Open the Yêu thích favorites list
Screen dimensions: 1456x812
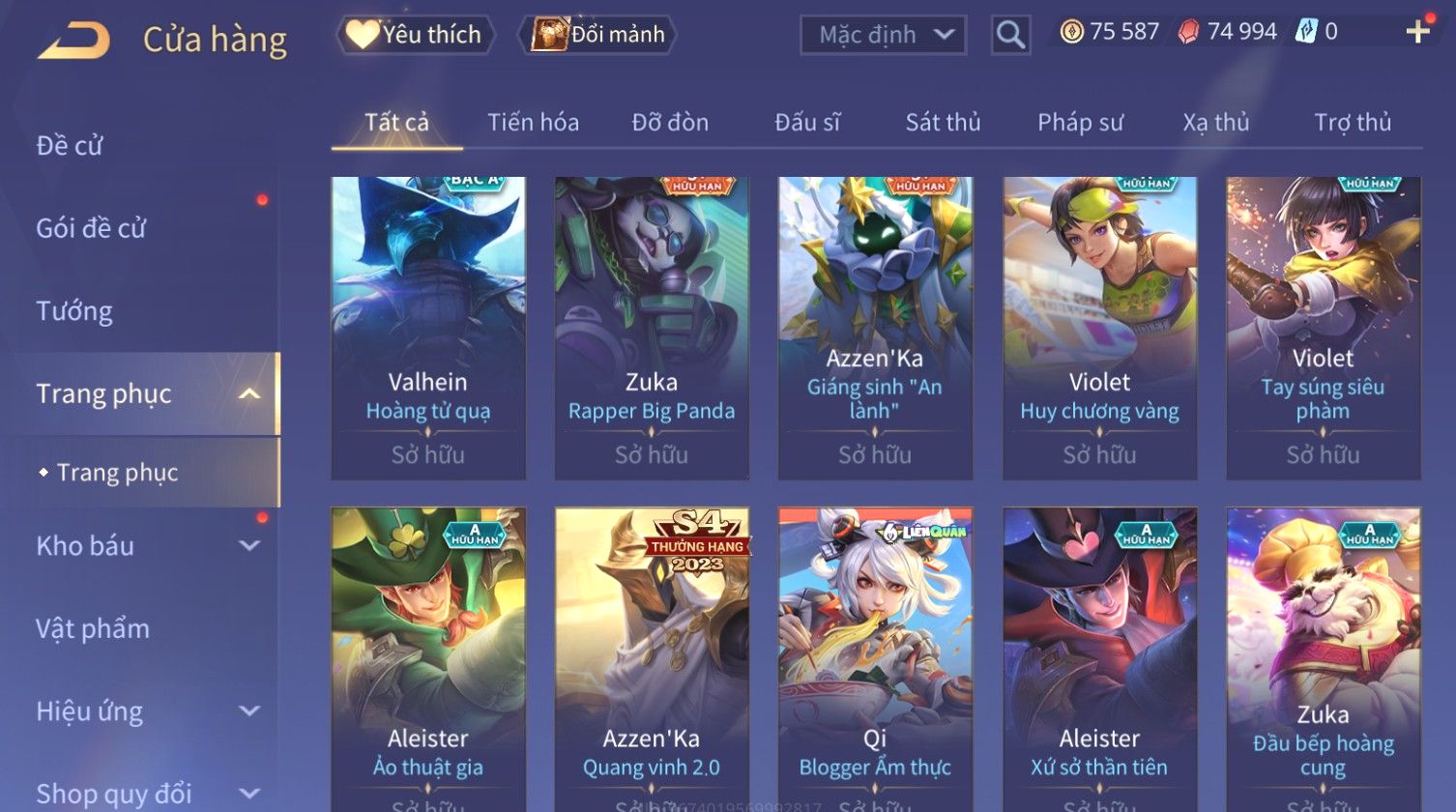[416, 35]
